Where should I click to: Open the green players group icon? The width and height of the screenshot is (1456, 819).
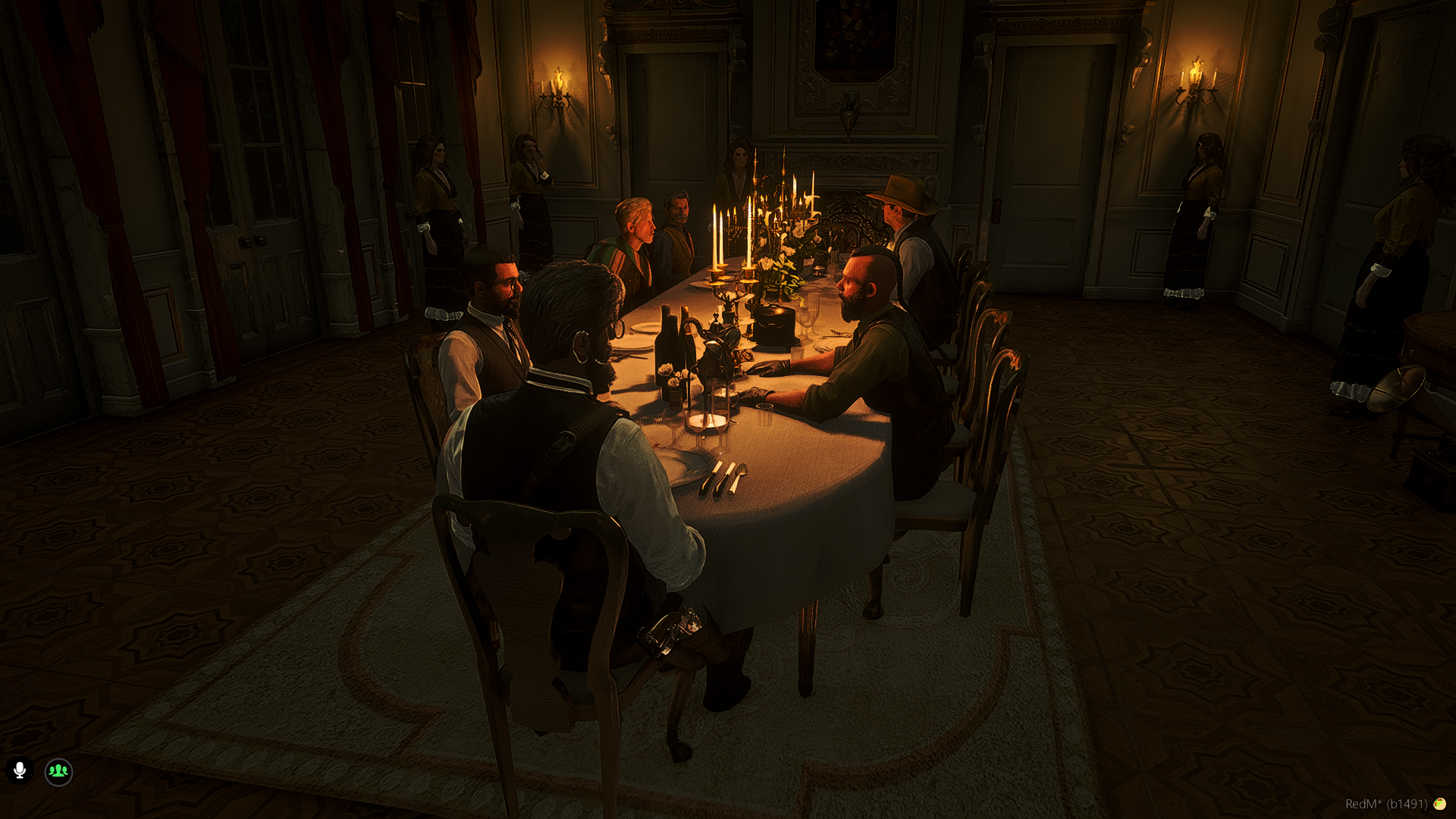(58, 771)
